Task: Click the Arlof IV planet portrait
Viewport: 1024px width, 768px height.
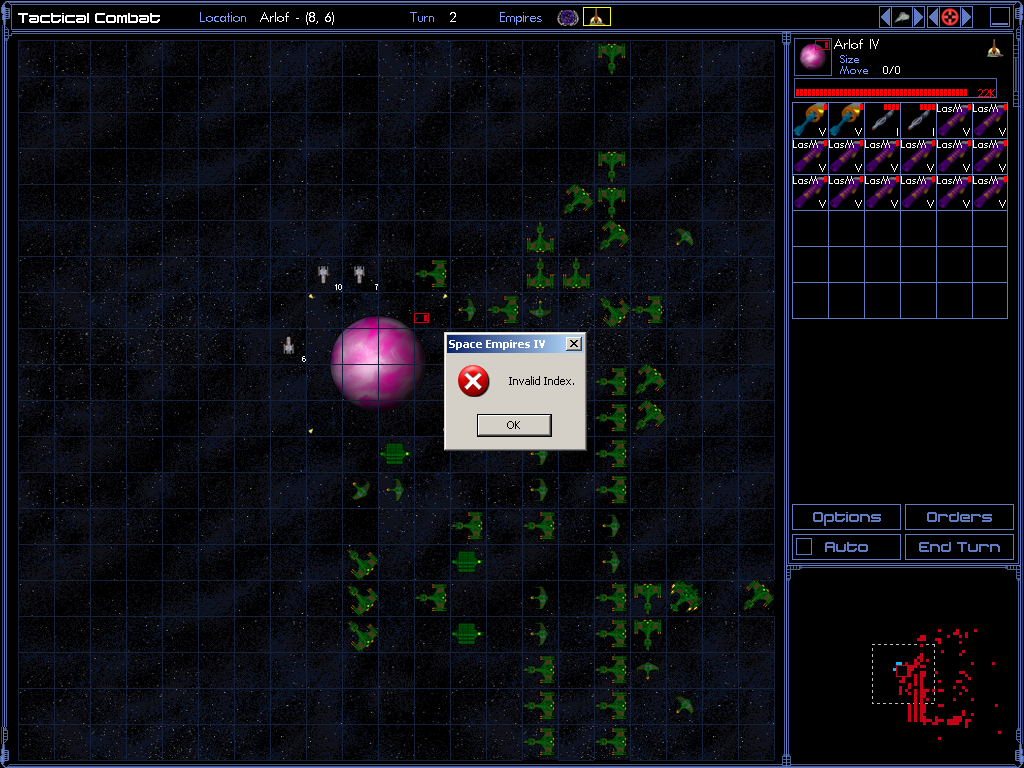Action: point(814,57)
